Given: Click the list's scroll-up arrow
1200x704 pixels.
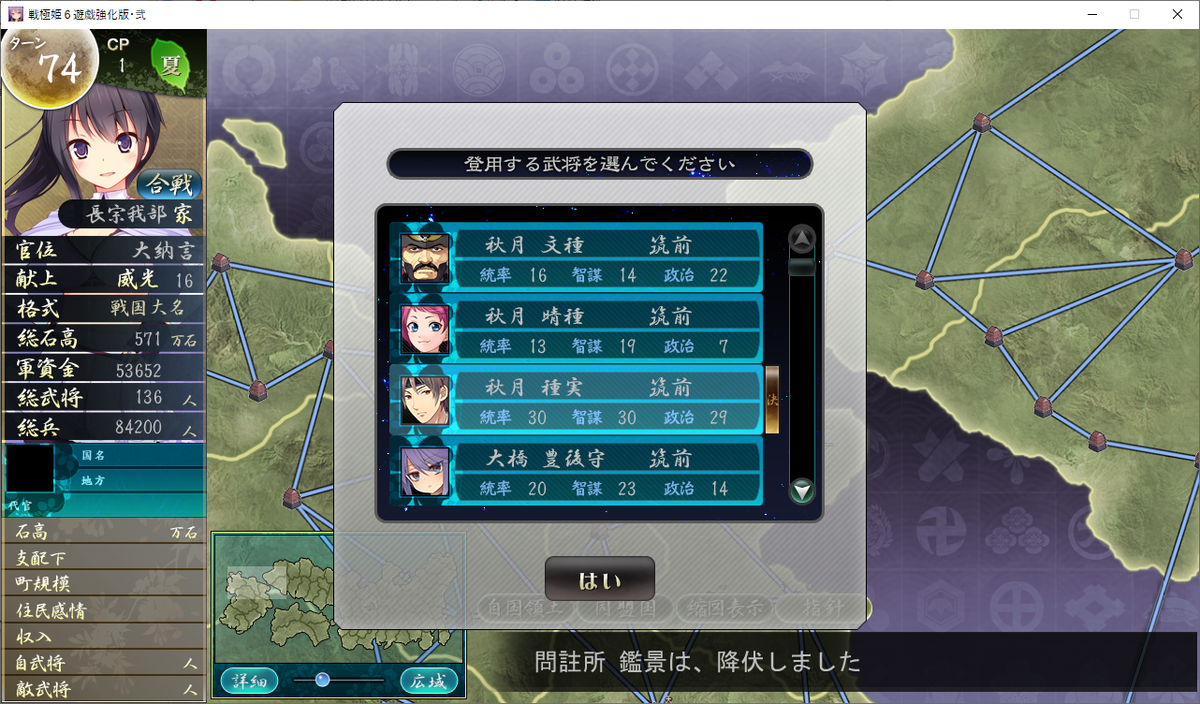Looking at the screenshot, I should (802, 239).
